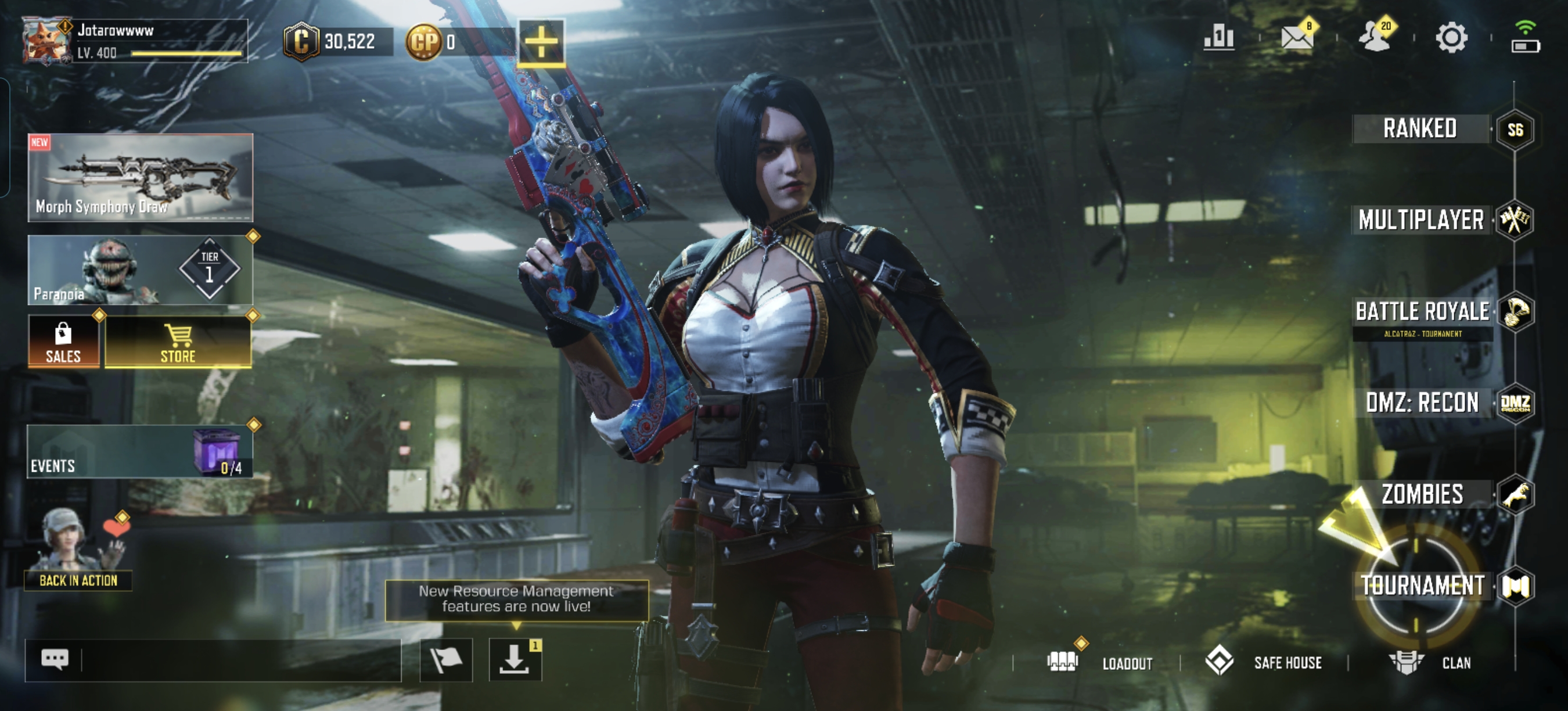The image size is (1568, 711).
Task: Launch the Zombies mode
Action: (1422, 494)
